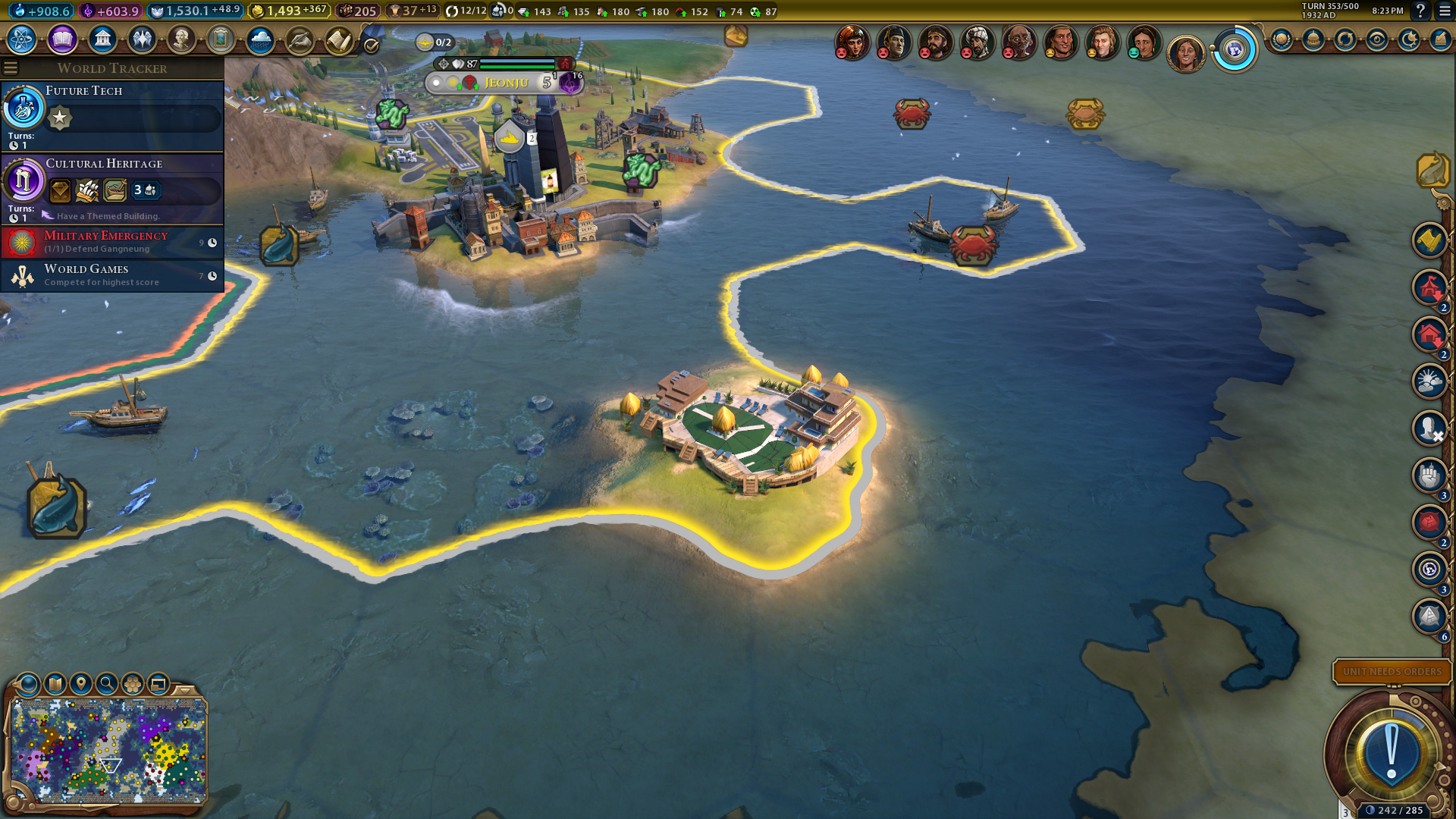This screenshot has width=1456, height=819.
Task: Click the Jeonju city banner
Action: [506, 83]
